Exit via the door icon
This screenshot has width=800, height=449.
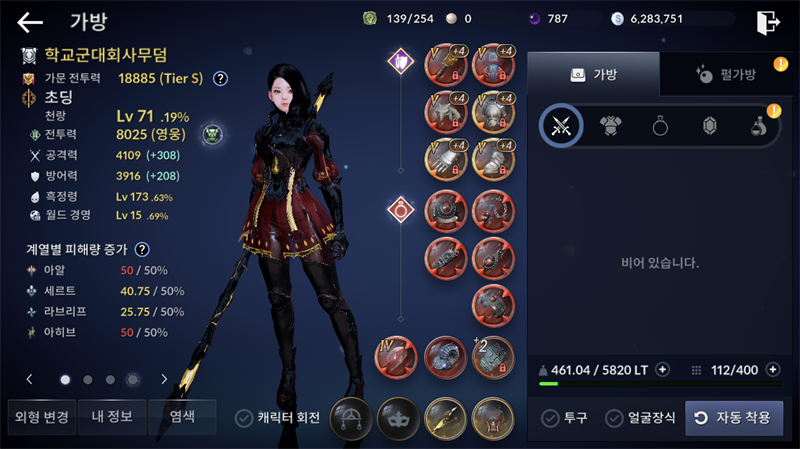point(768,21)
